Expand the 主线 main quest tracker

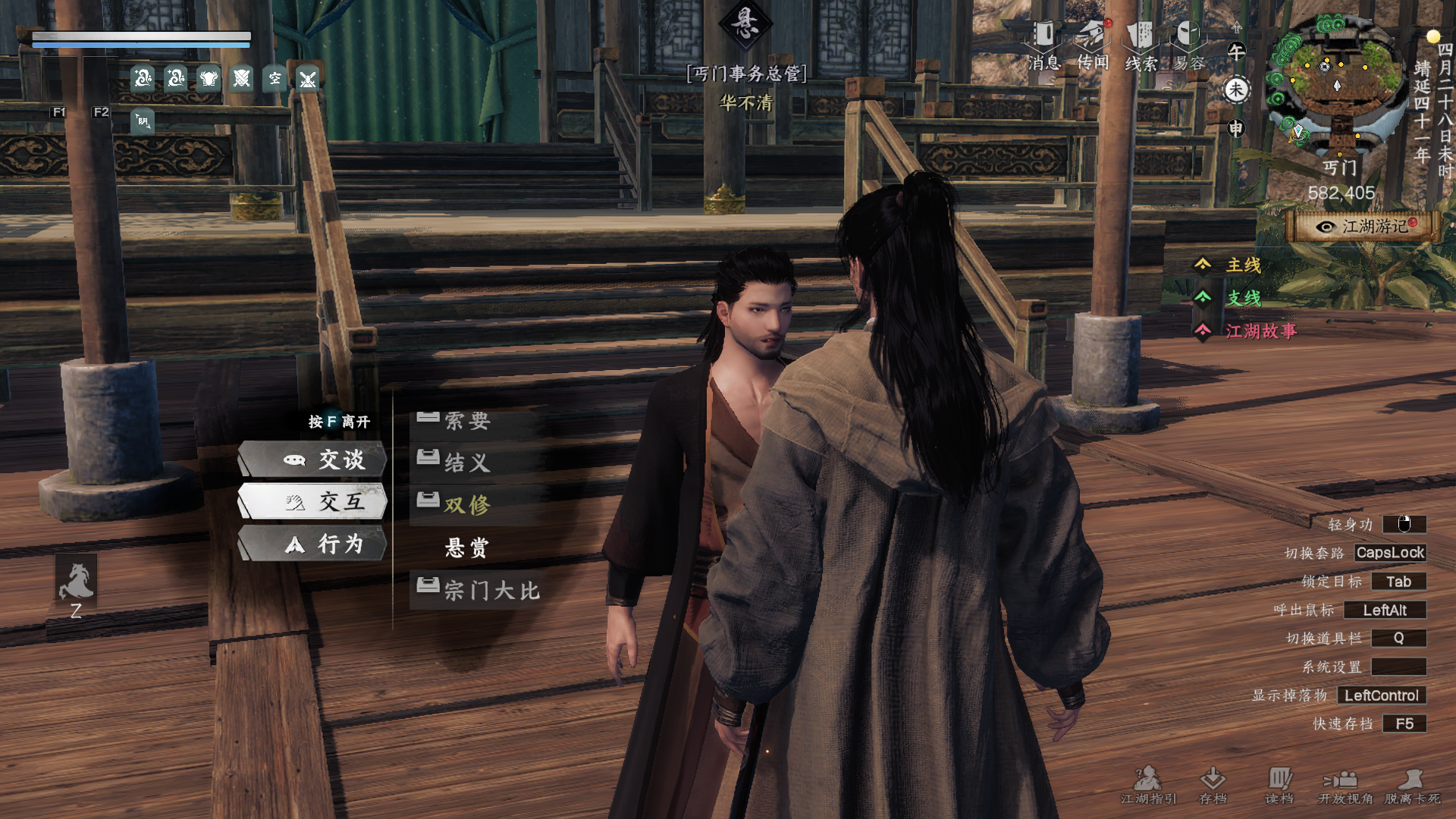click(1243, 265)
